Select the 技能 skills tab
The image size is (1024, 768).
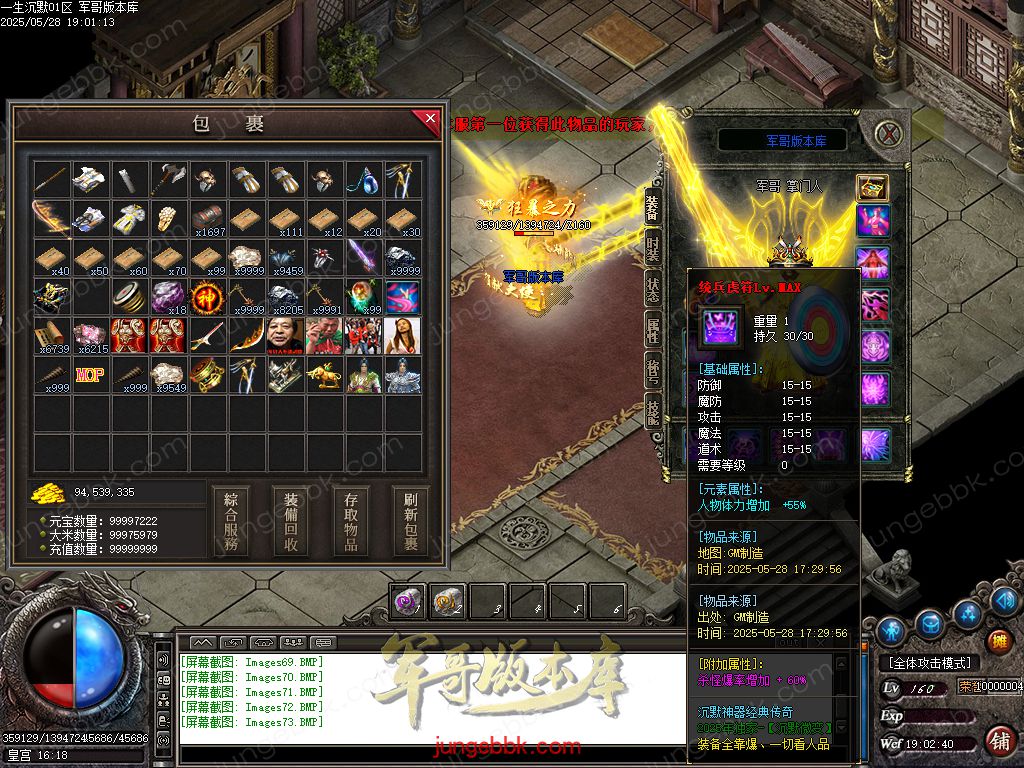coord(652,412)
